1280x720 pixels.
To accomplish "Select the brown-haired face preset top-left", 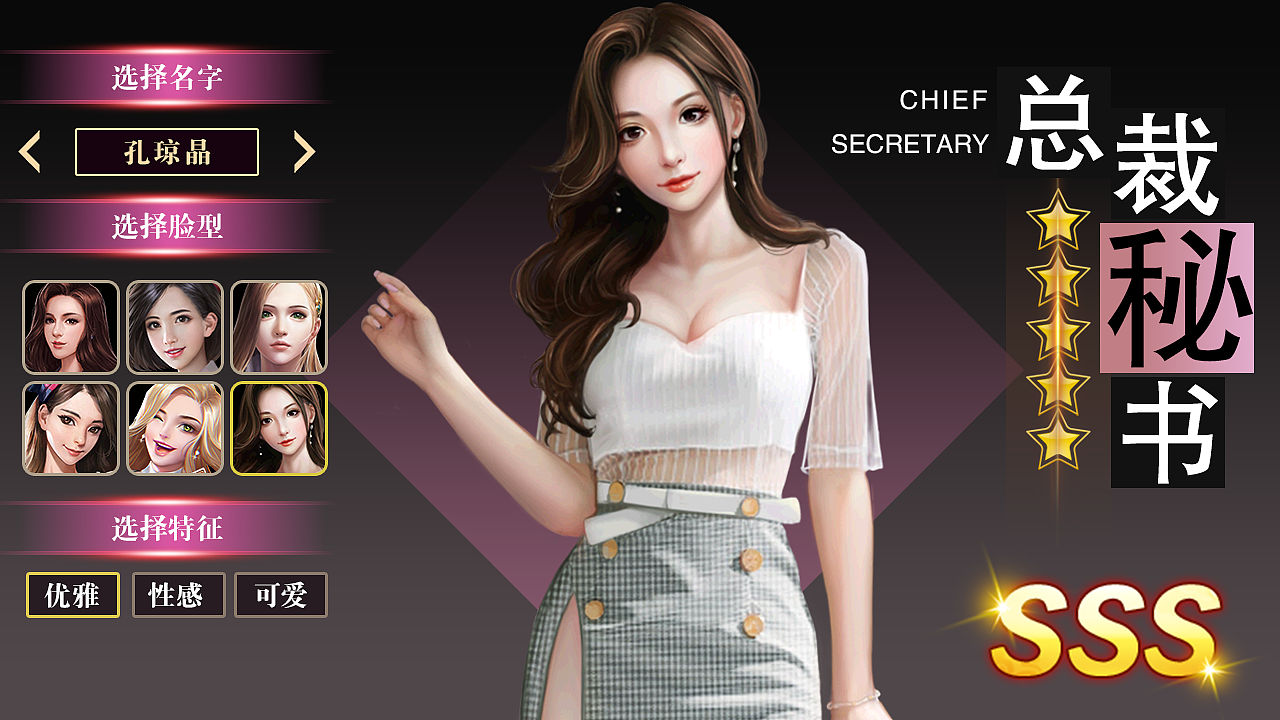I will 70,328.
